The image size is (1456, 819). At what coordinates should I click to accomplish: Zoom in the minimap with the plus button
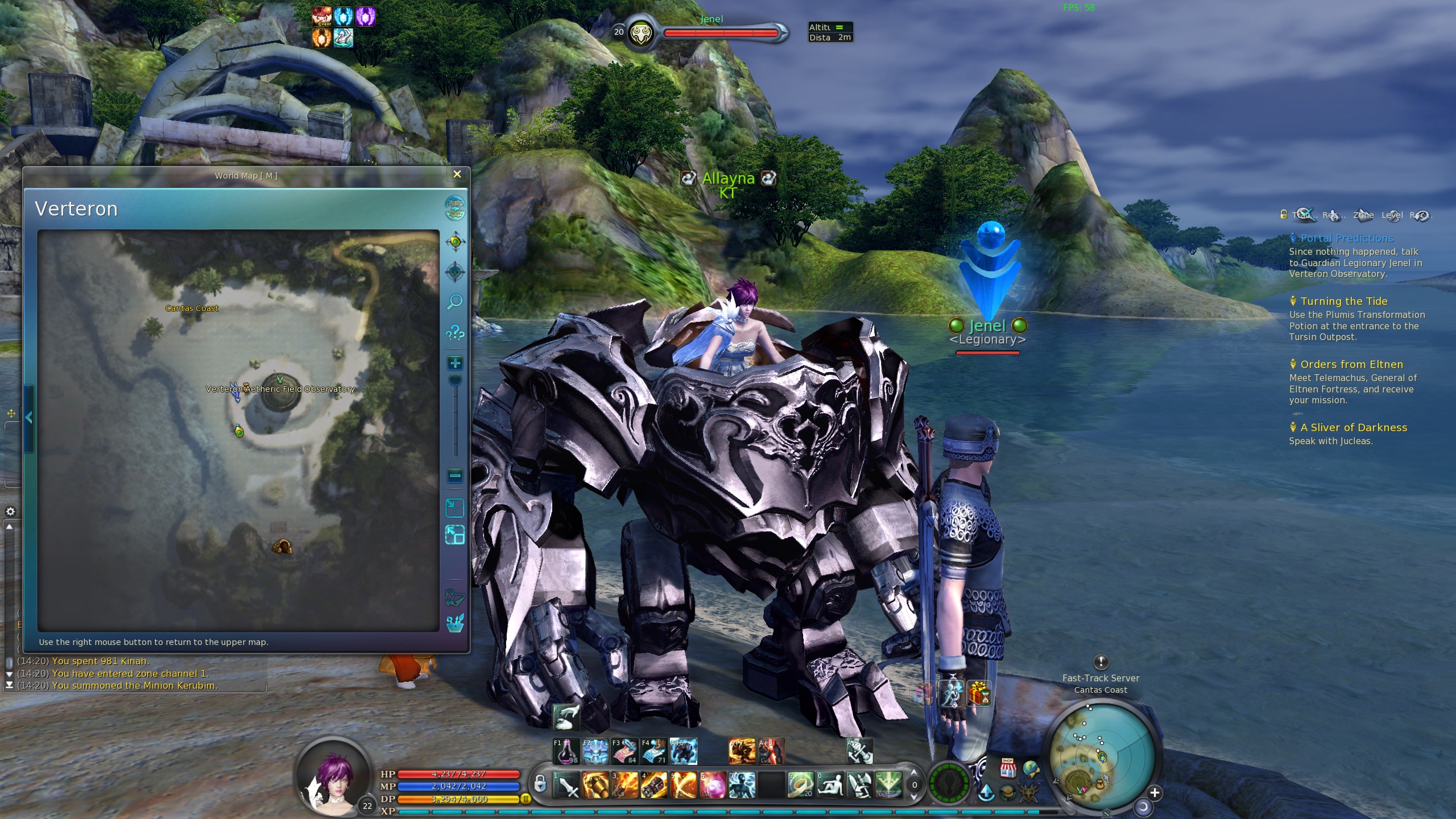[1155, 792]
